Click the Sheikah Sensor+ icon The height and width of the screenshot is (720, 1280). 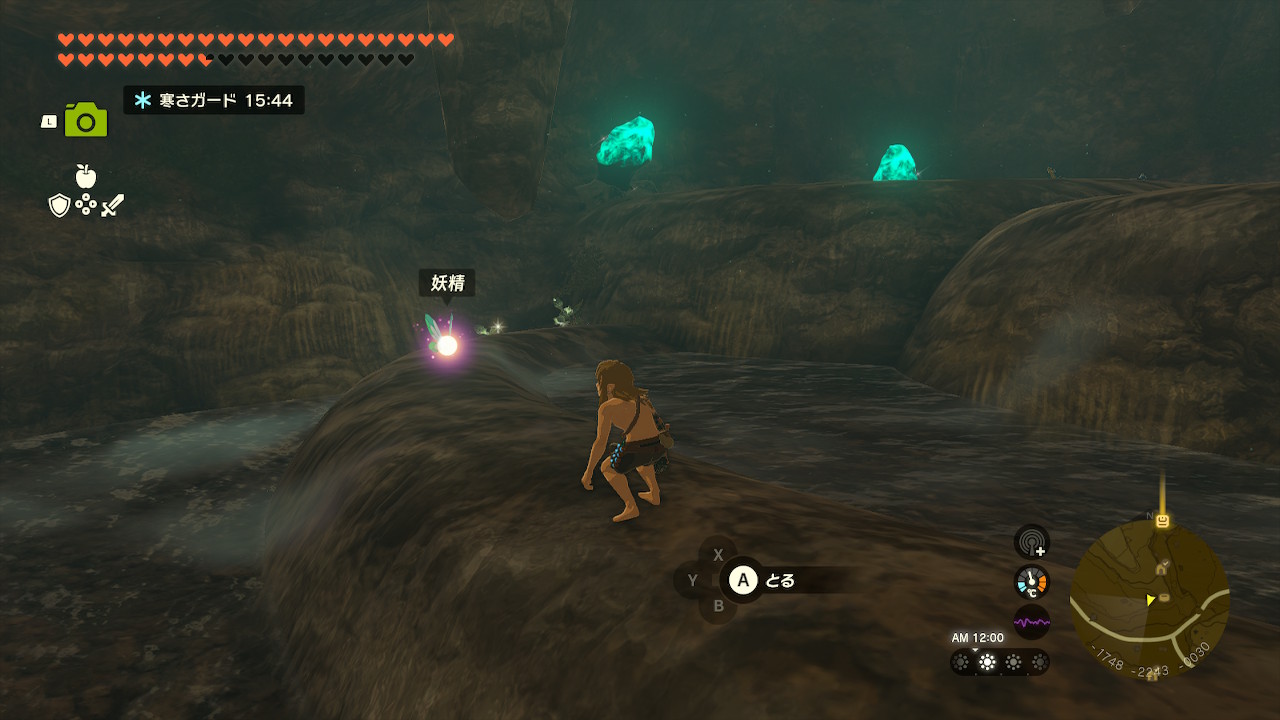[x=1031, y=542]
